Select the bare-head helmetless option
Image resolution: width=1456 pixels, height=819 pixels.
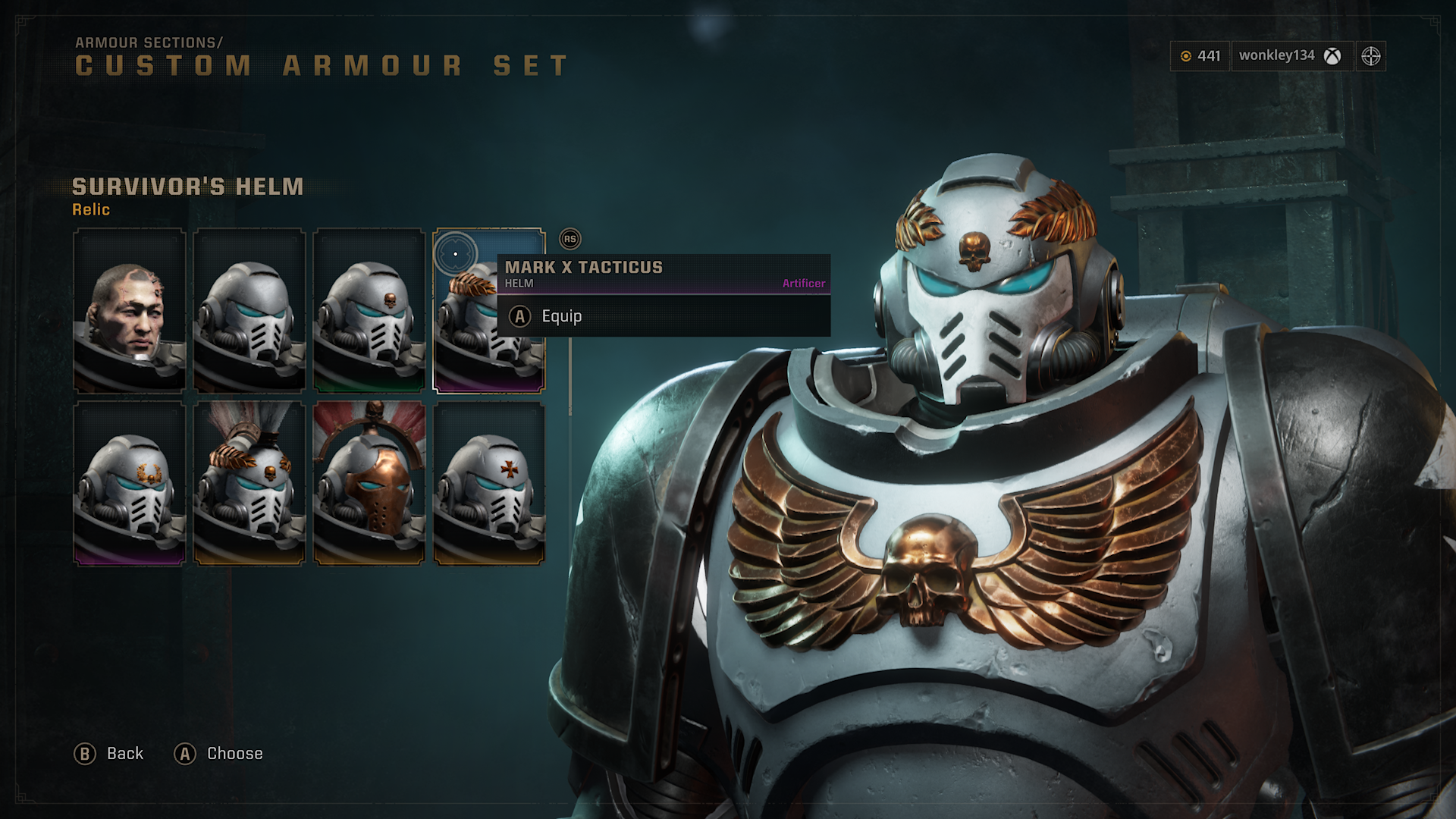click(x=129, y=311)
